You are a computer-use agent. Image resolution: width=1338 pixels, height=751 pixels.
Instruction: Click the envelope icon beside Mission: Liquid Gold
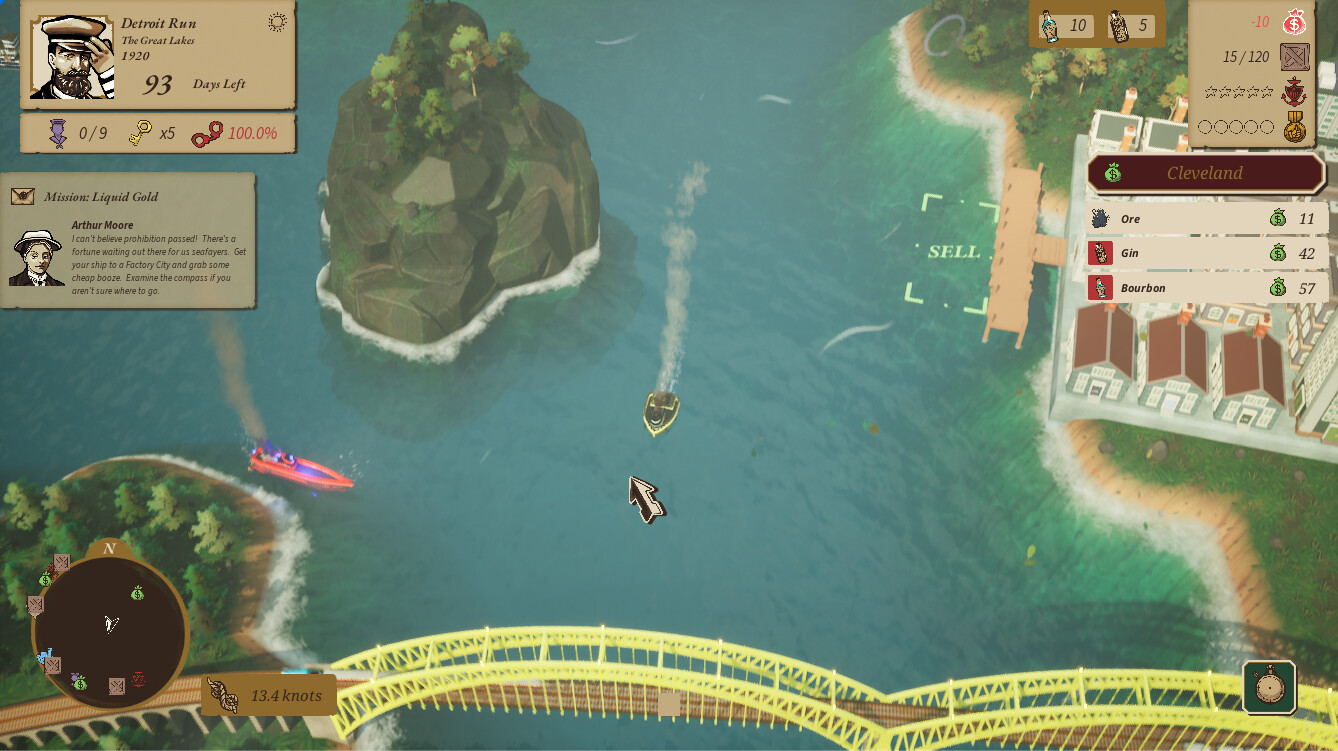[21, 196]
